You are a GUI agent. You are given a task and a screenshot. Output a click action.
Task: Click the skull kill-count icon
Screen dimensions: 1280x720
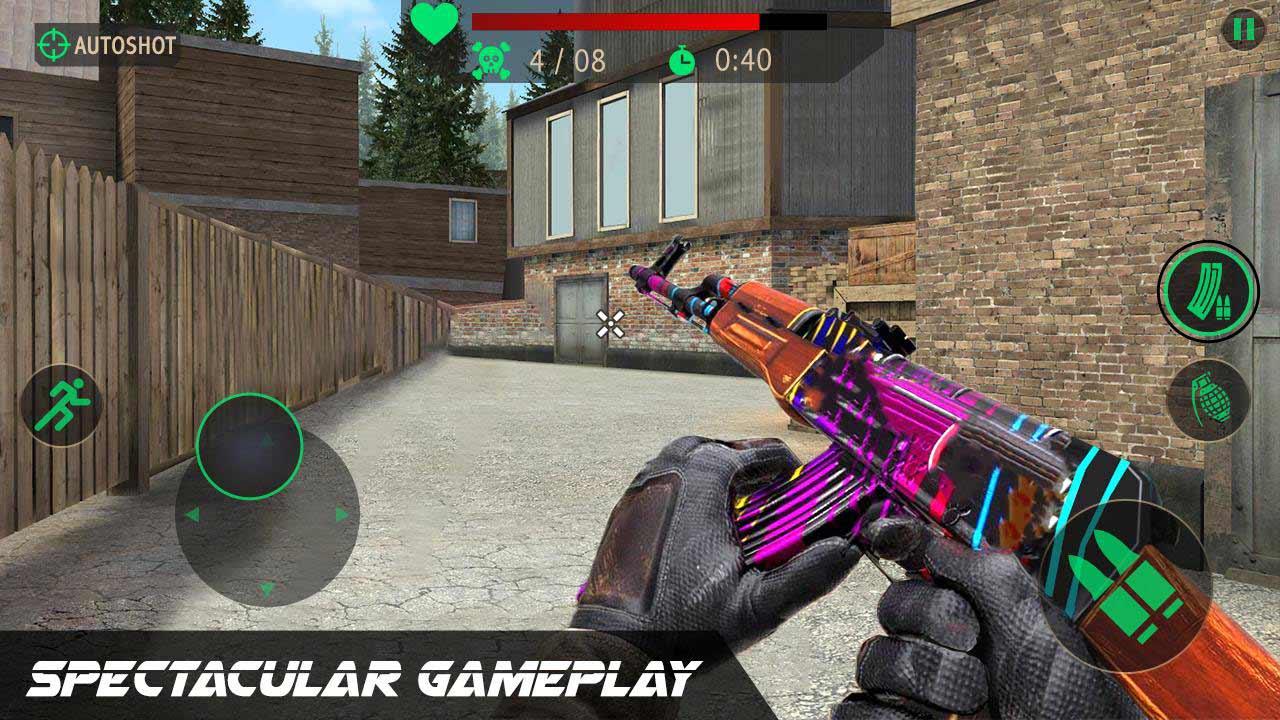[x=492, y=60]
